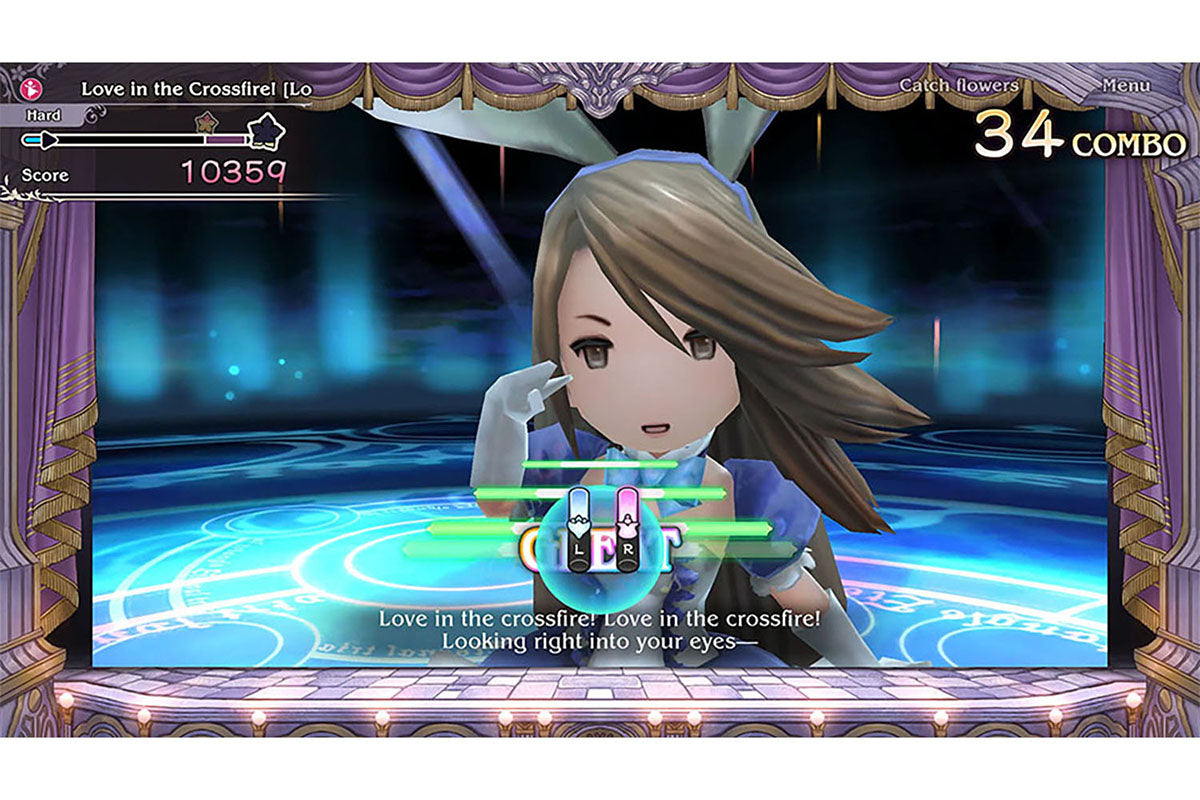Open the Menu in the top corner
This screenshot has width=1200, height=800.
pyautogui.click(x=1125, y=86)
